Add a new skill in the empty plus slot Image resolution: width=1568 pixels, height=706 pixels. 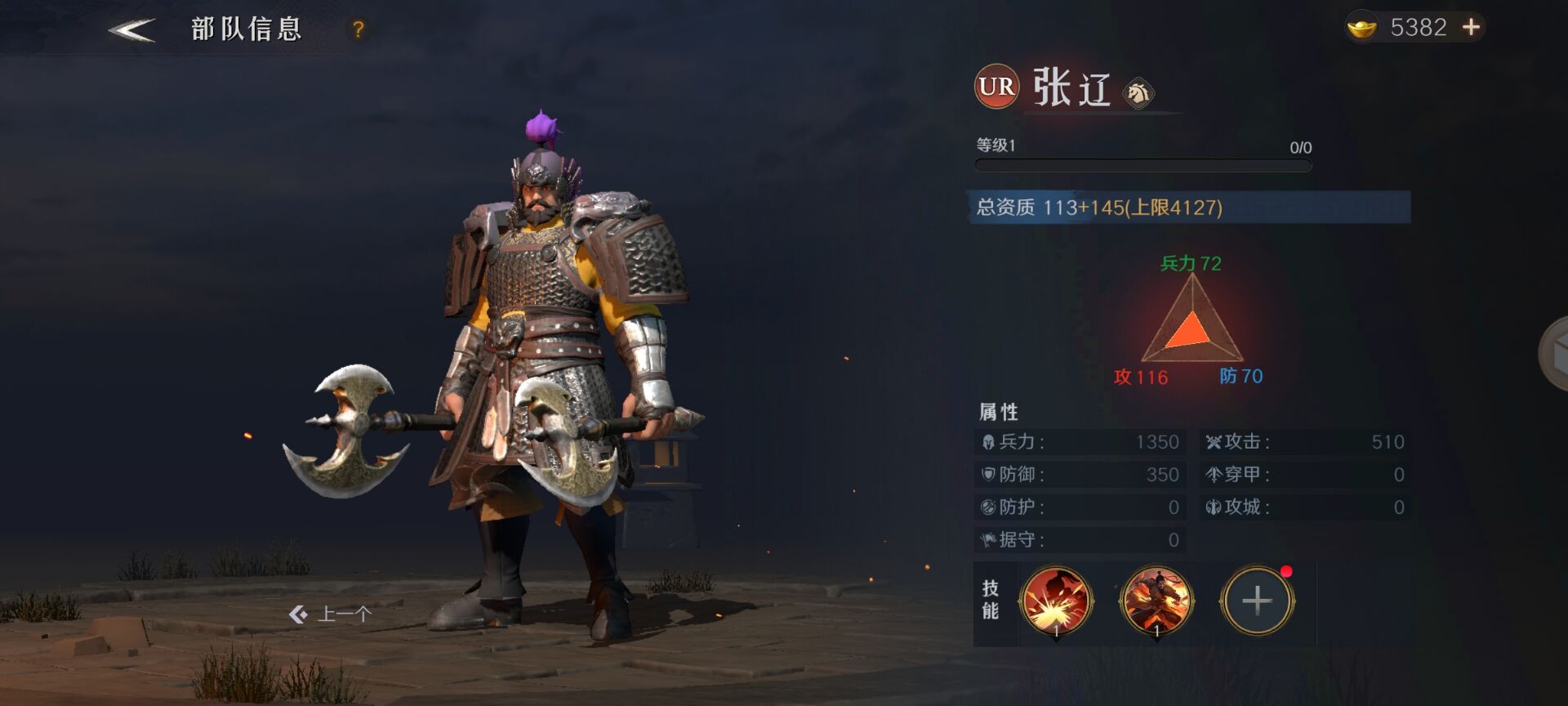(x=1257, y=601)
